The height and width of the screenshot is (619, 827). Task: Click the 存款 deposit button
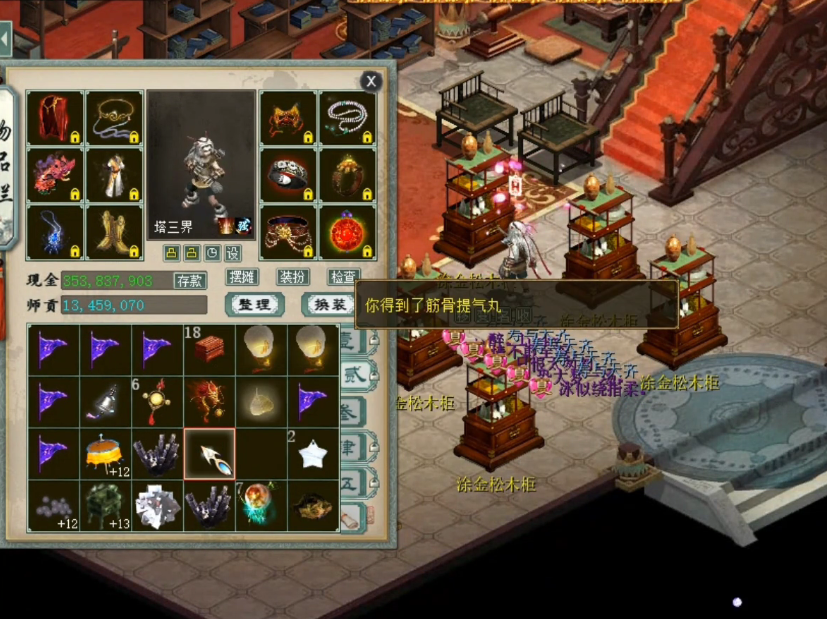(190, 280)
